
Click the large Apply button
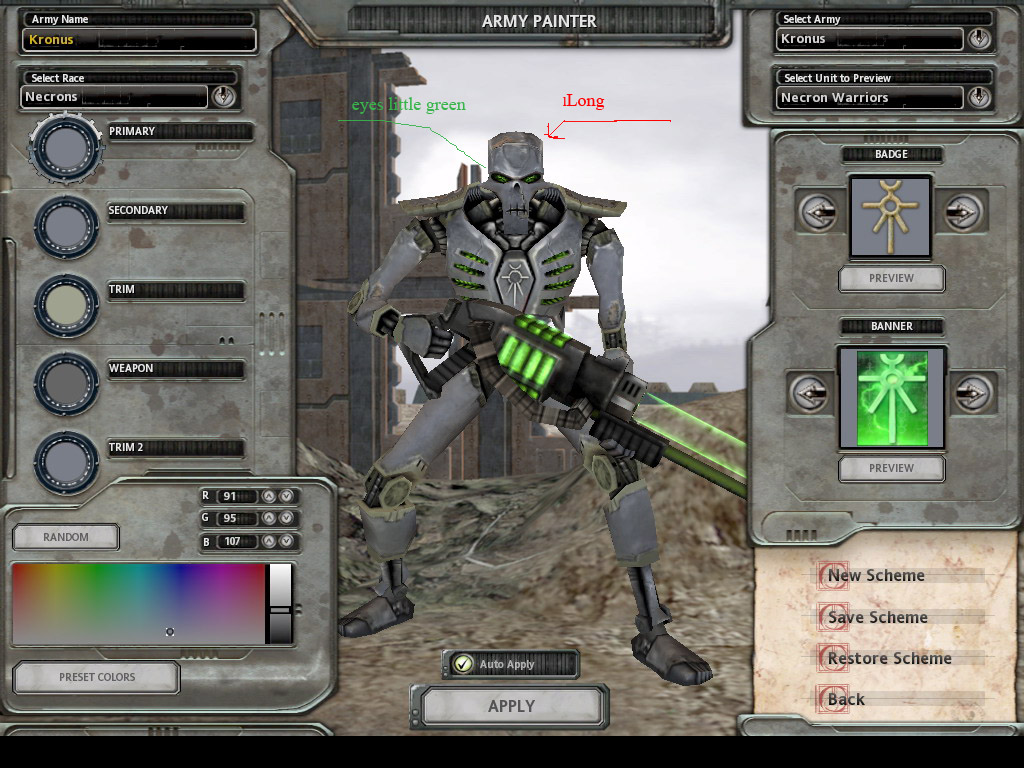coord(511,706)
